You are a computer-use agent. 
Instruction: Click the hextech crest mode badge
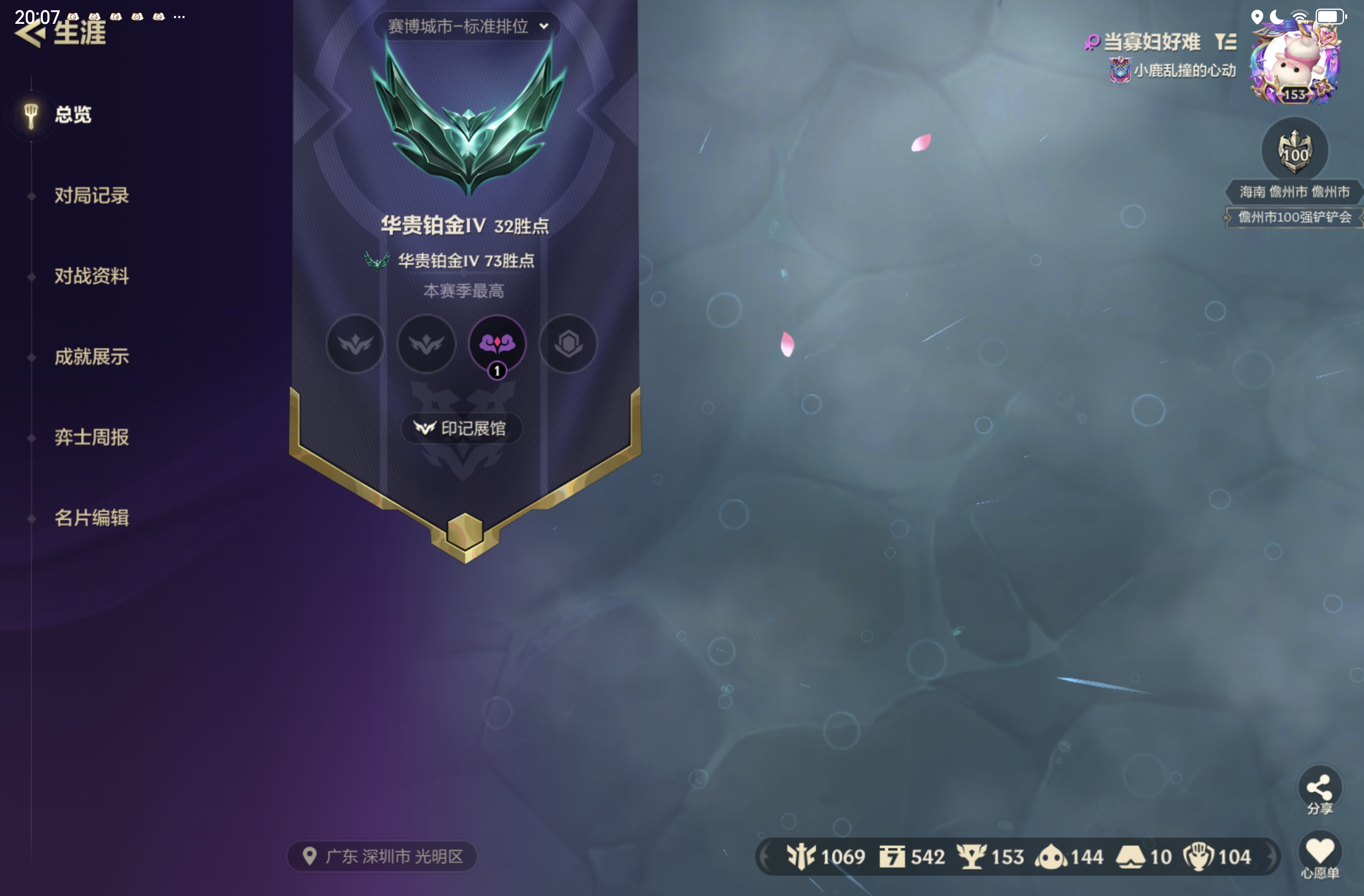(x=568, y=344)
